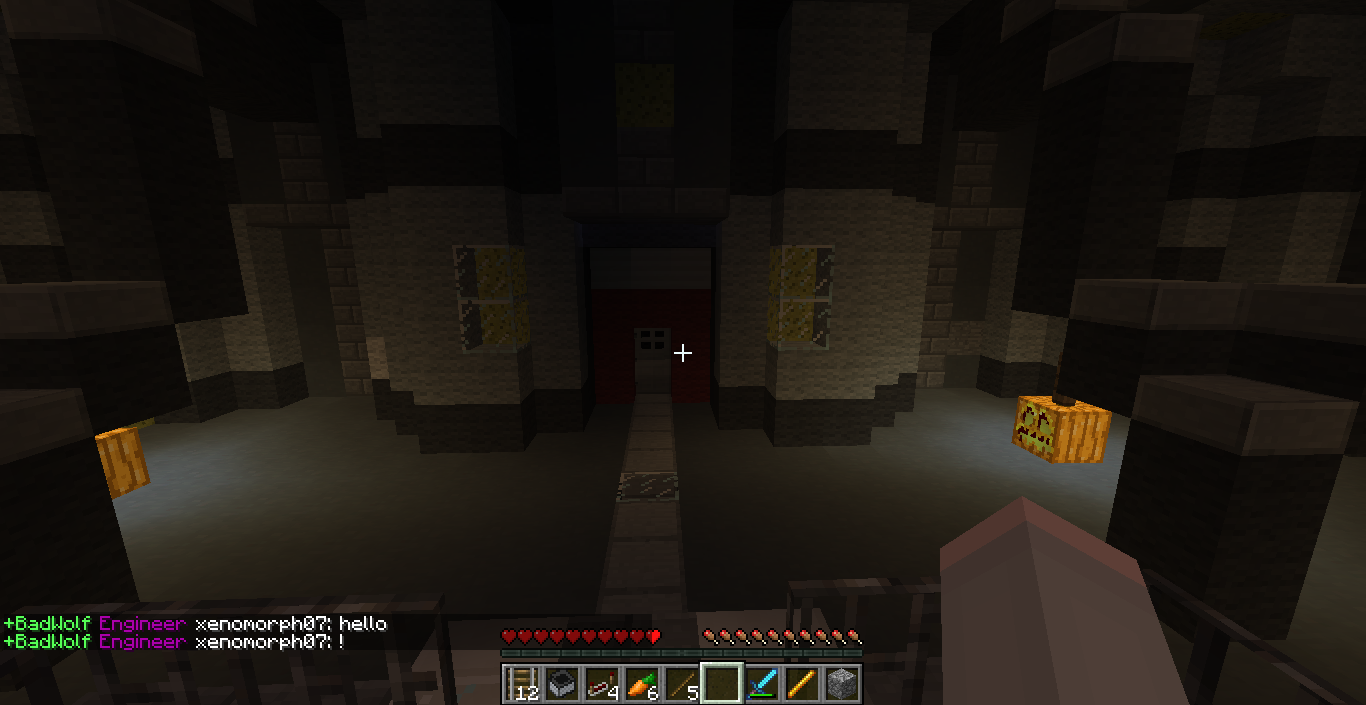Choose the redstone repeater slot
The width and height of the screenshot is (1366, 705).
pos(602,684)
